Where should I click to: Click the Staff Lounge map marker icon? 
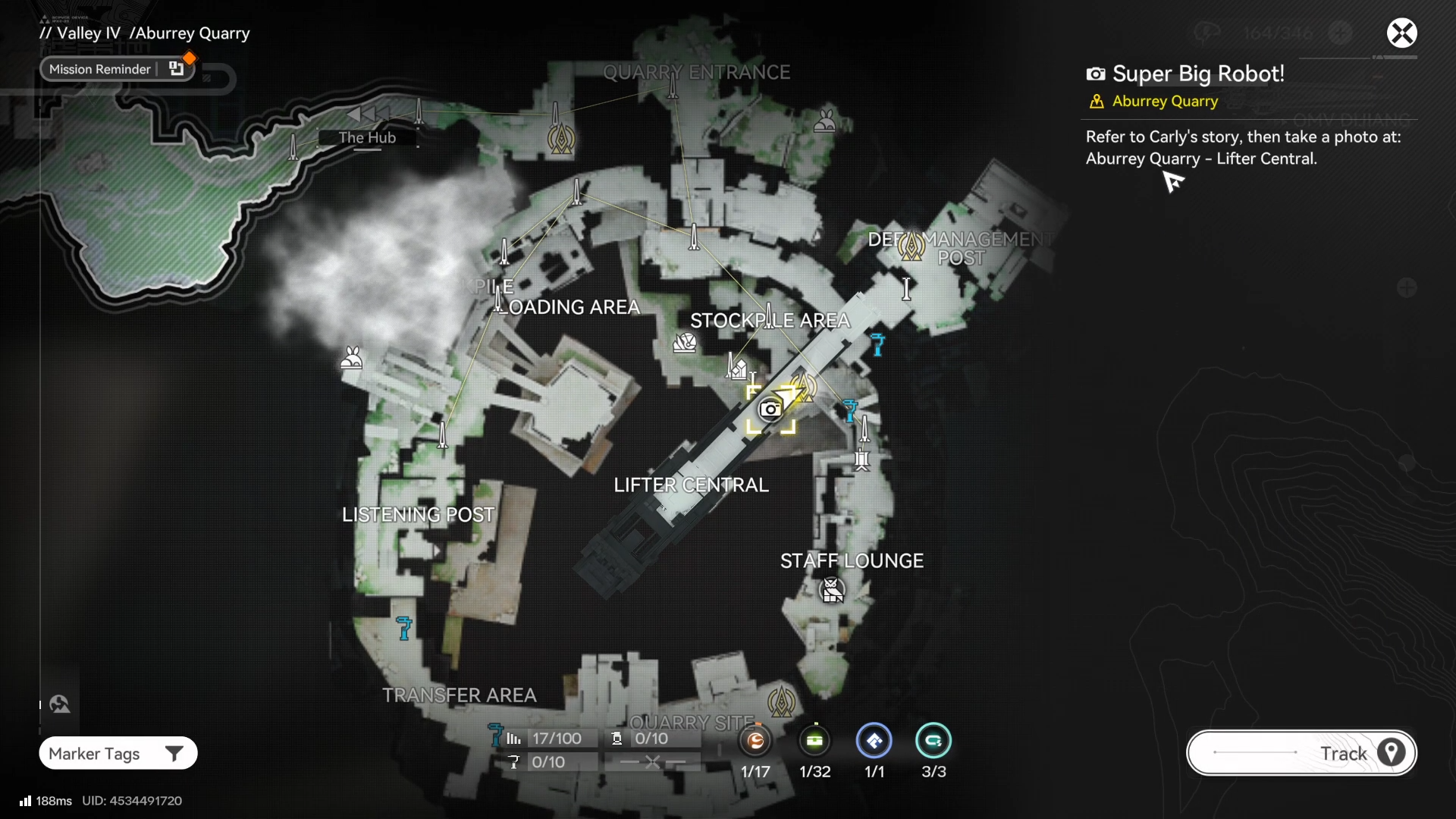[x=832, y=589]
